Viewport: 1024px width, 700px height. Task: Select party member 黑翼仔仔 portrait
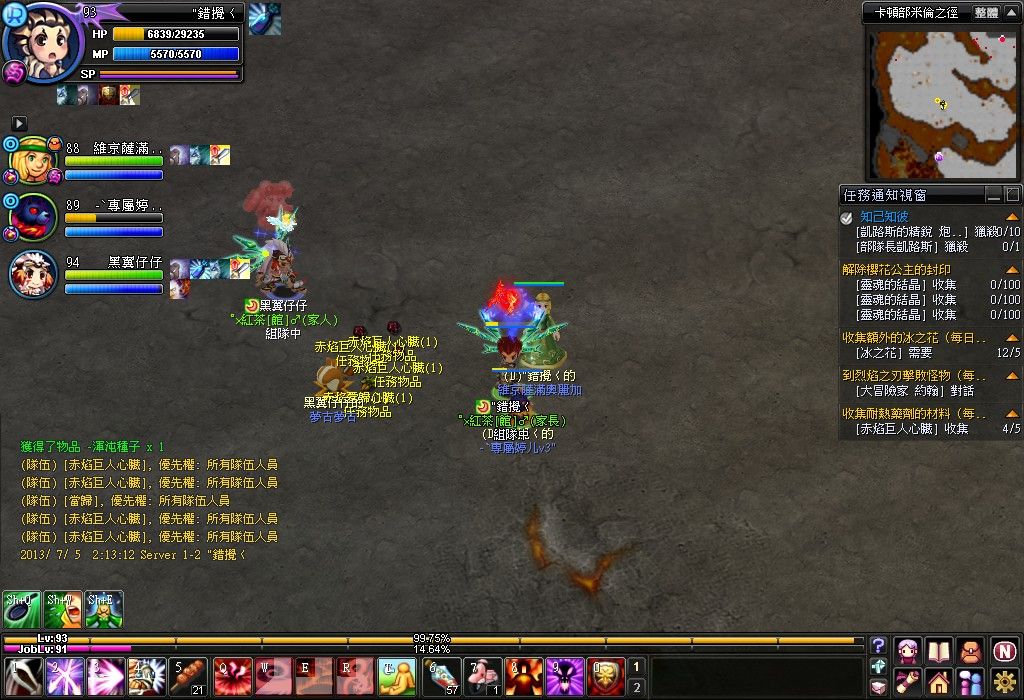(33, 274)
